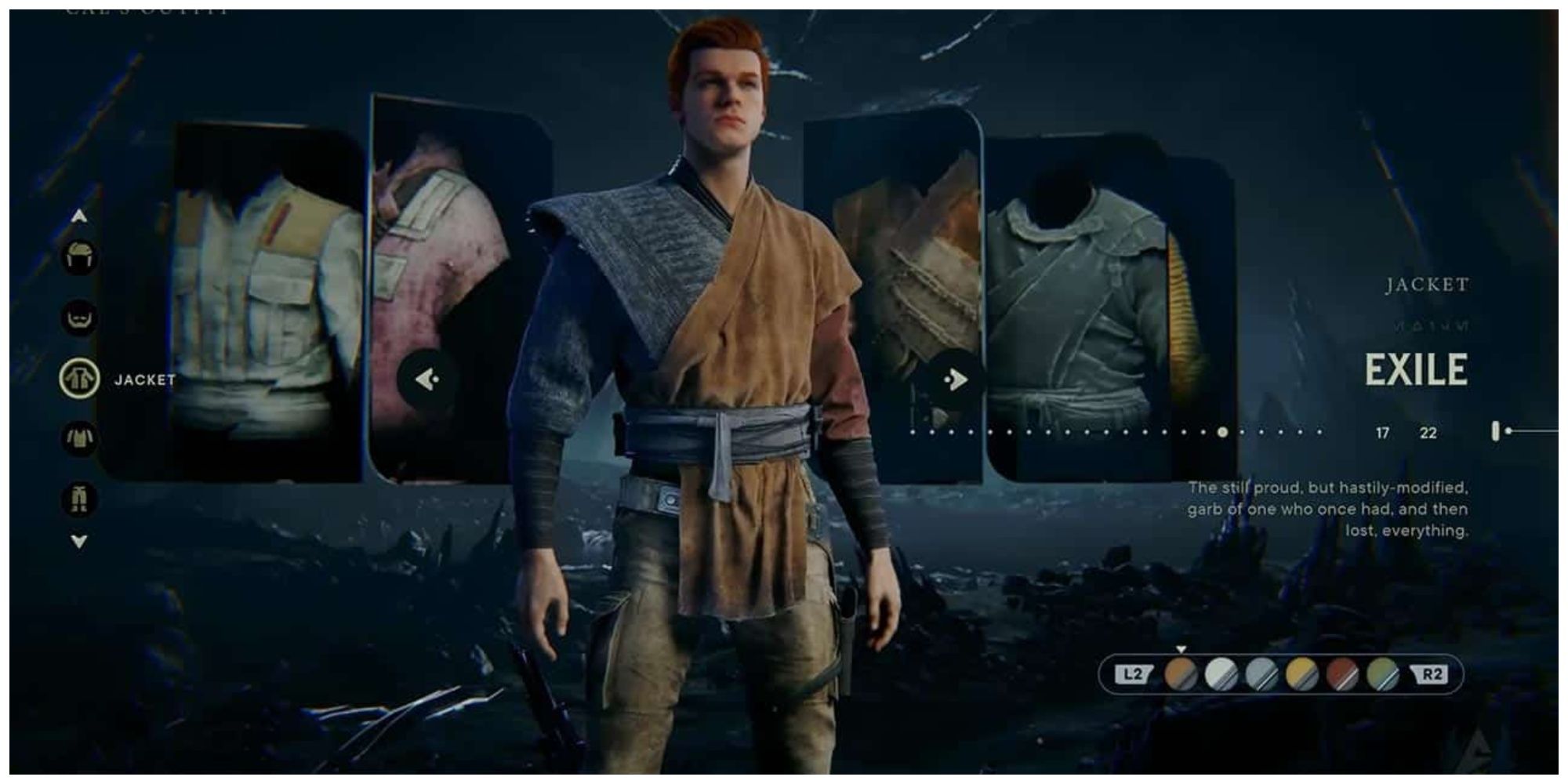
Task: Click the arrow marker above the selected swatch
Action: (1181, 650)
